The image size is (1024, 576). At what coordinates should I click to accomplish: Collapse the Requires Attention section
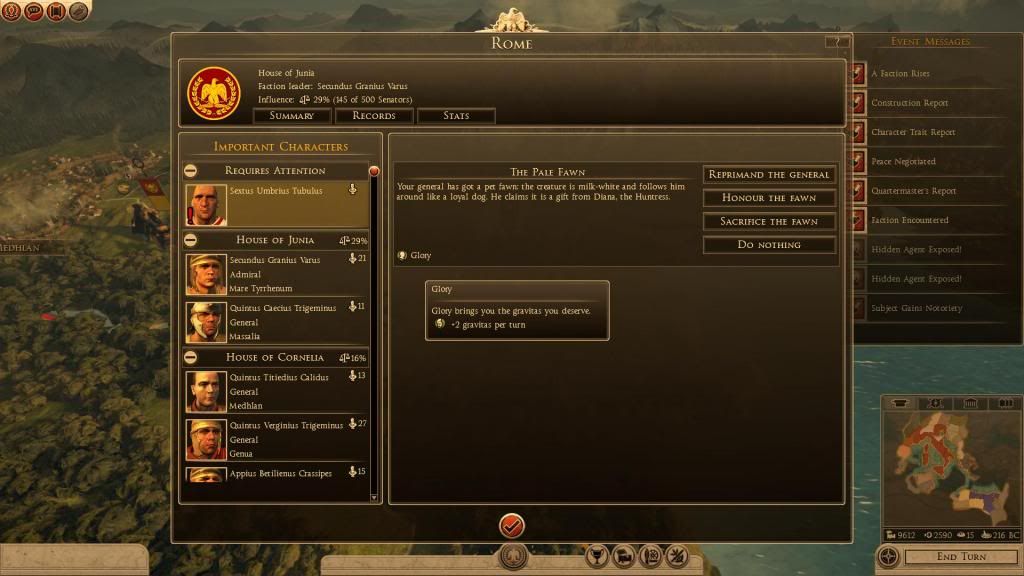(x=191, y=171)
